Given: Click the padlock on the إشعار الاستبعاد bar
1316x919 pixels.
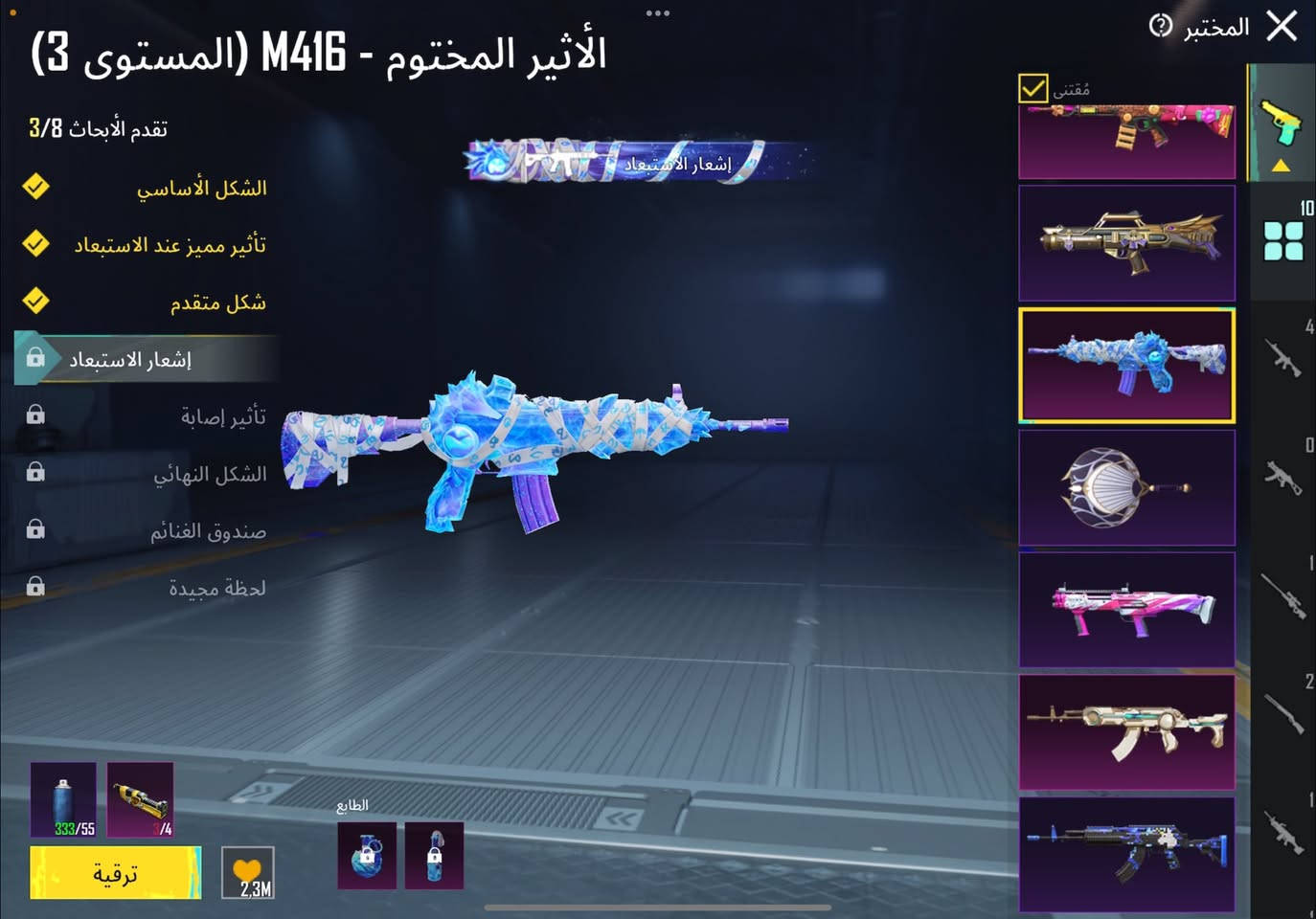Looking at the screenshot, I should [36, 358].
